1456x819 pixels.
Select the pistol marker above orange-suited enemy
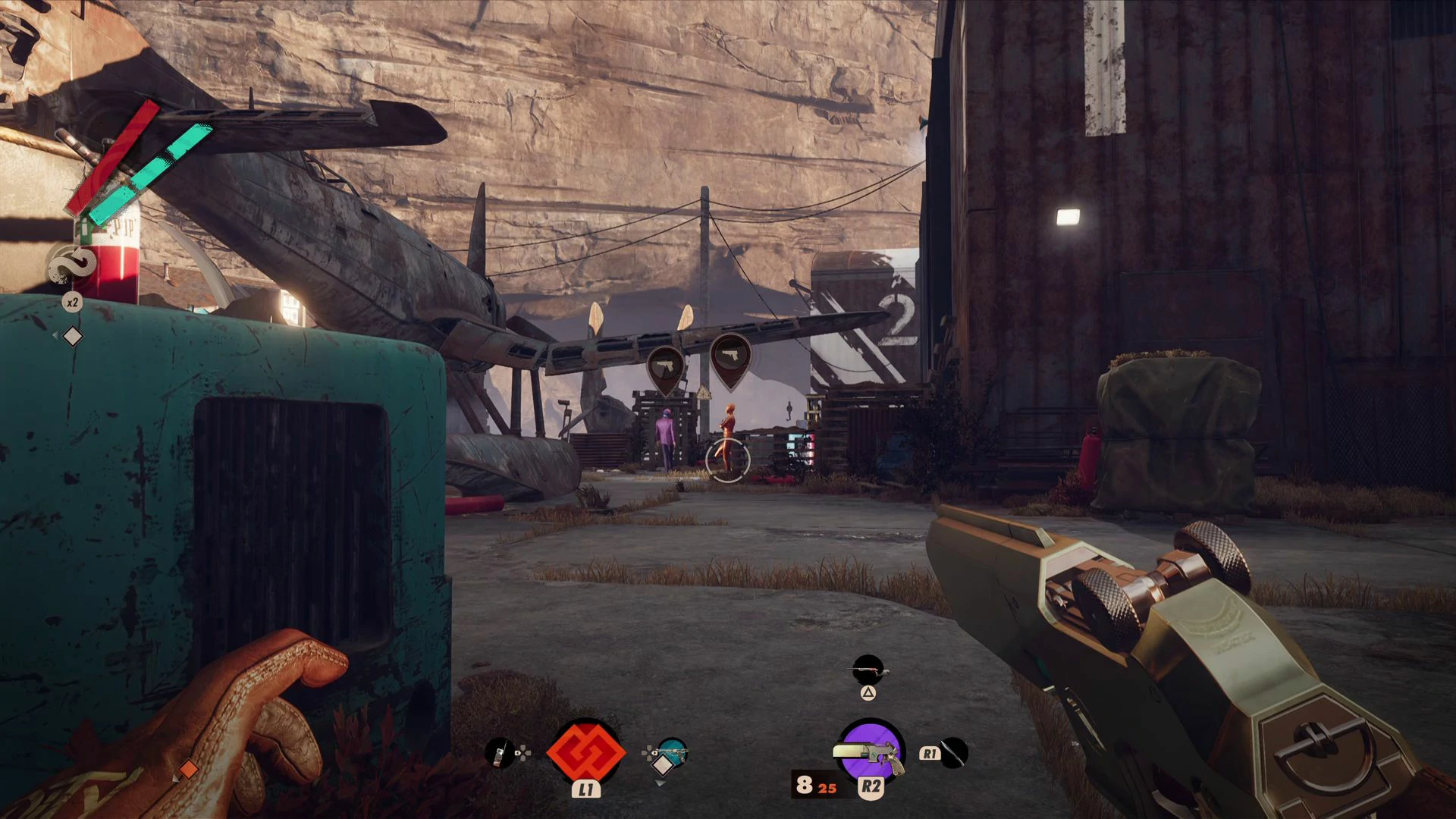click(x=730, y=357)
